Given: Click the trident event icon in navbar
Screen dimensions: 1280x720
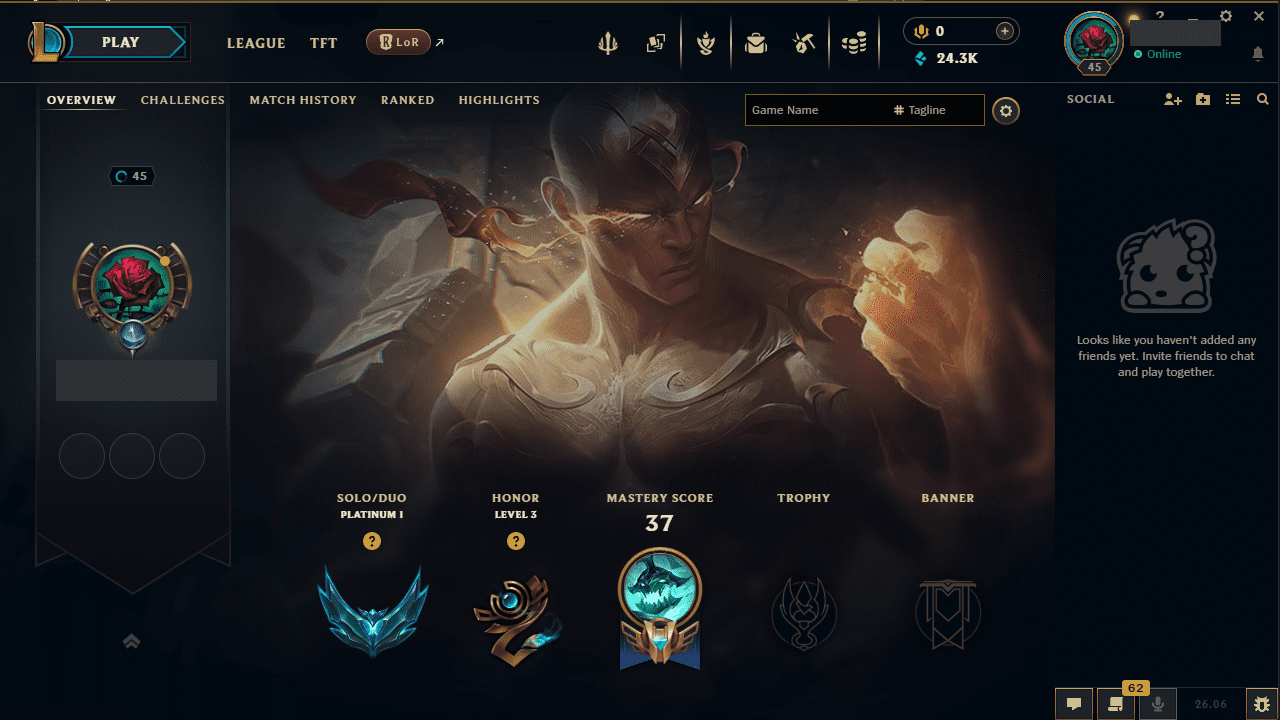Looking at the screenshot, I should tap(608, 43).
